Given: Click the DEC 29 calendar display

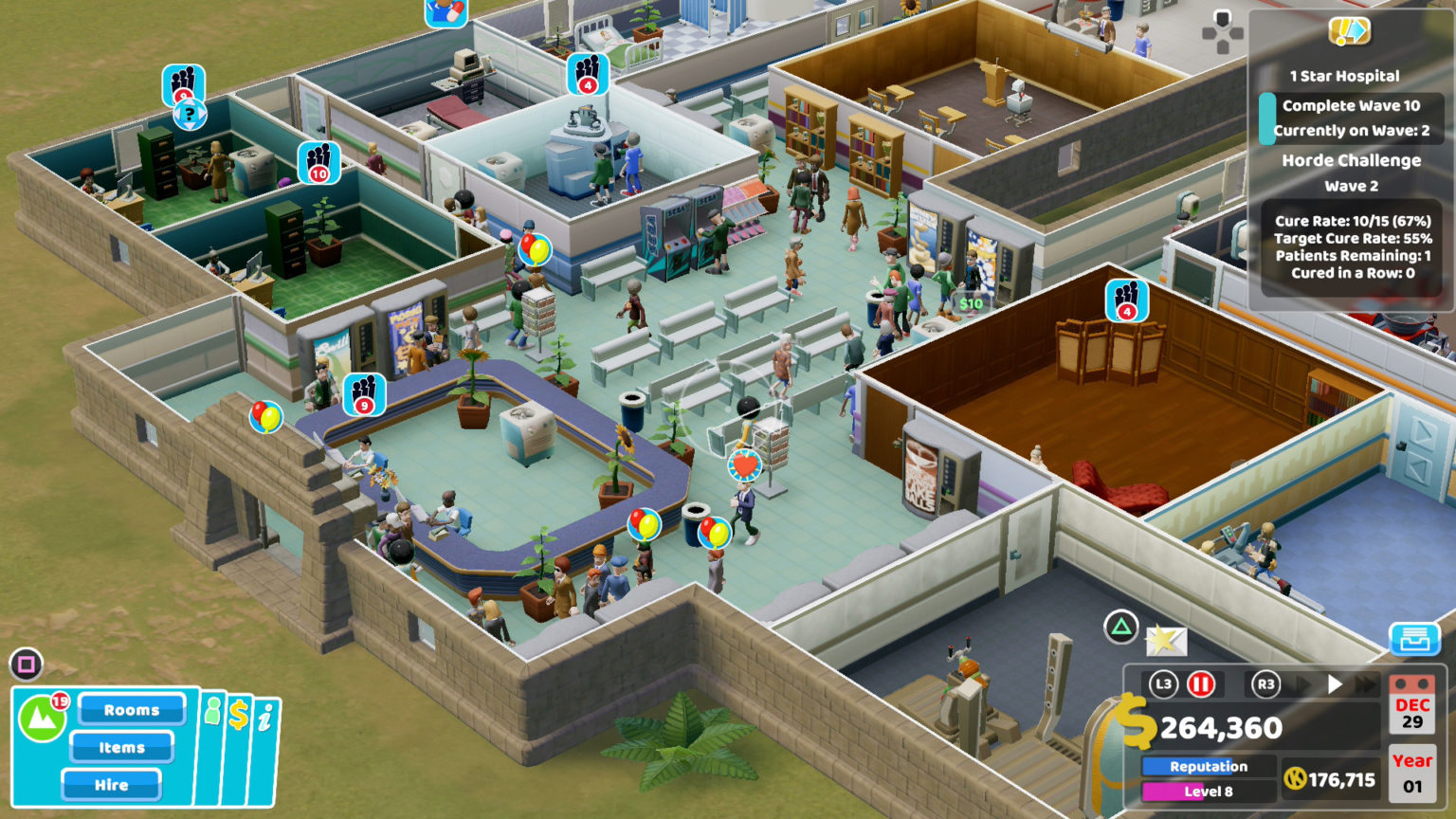Looking at the screenshot, I should click(1413, 710).
